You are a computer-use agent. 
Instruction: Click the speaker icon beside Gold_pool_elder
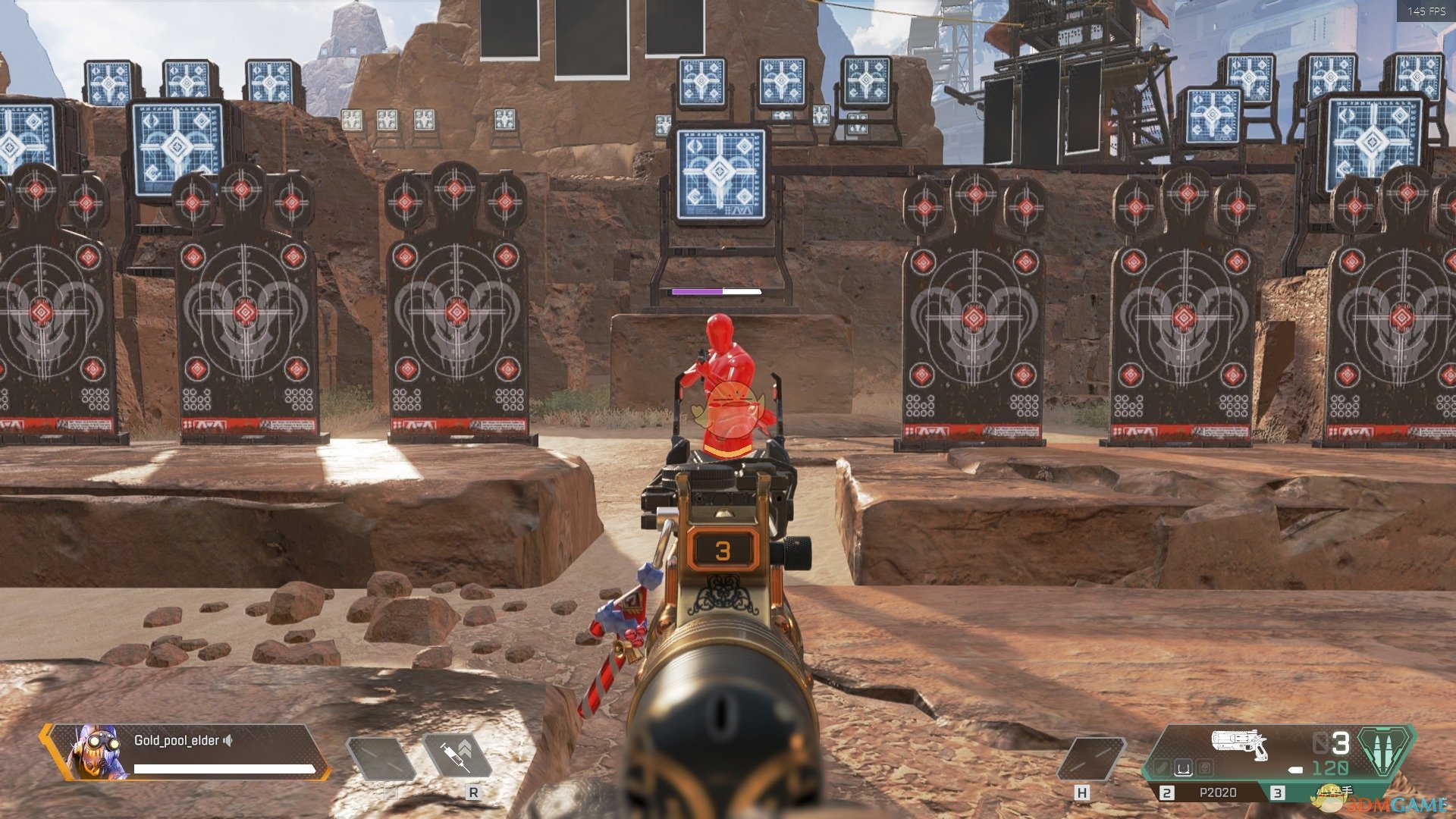tap(227, 740)
